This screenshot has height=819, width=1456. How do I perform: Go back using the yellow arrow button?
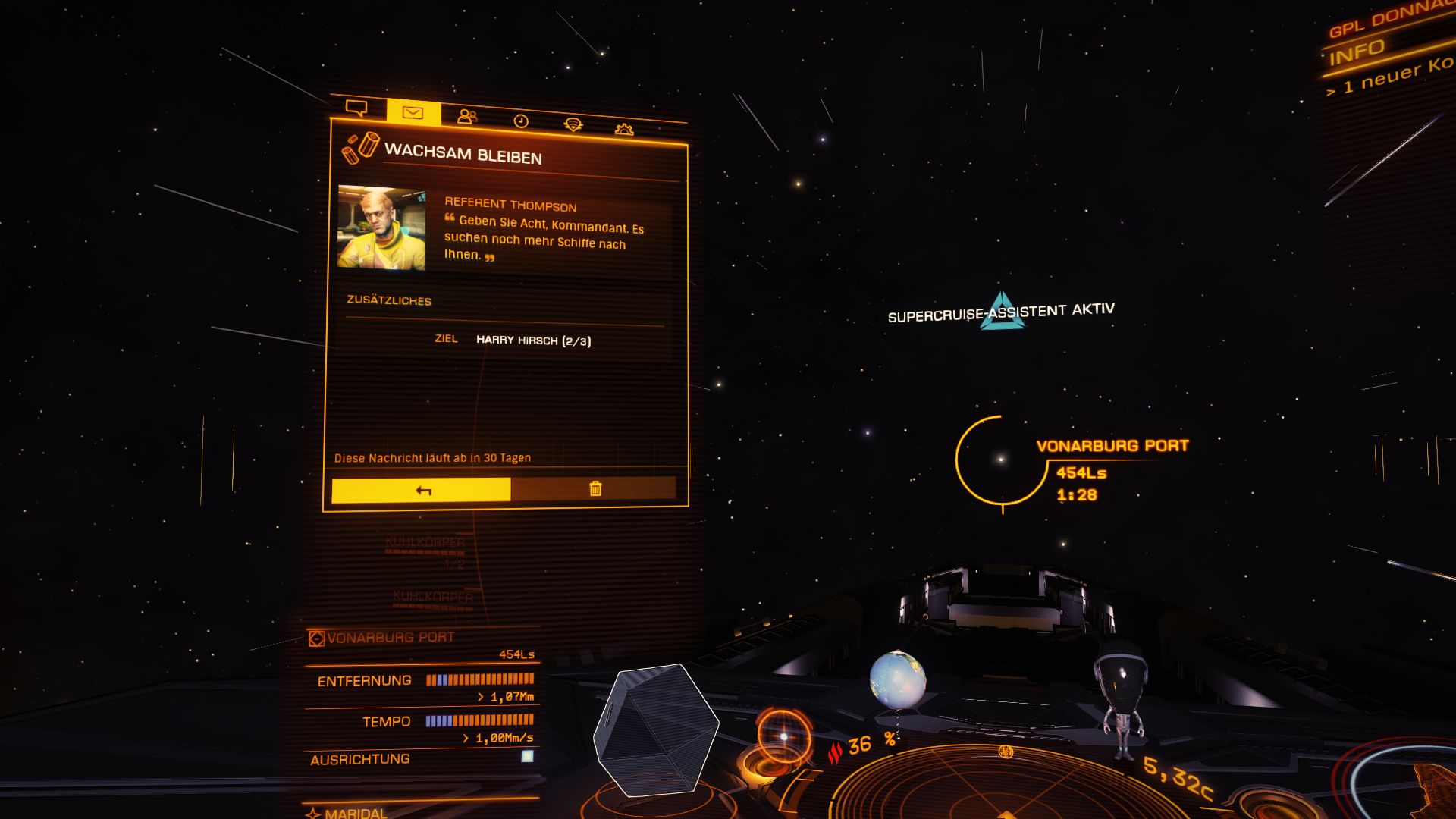pos(422,491)
